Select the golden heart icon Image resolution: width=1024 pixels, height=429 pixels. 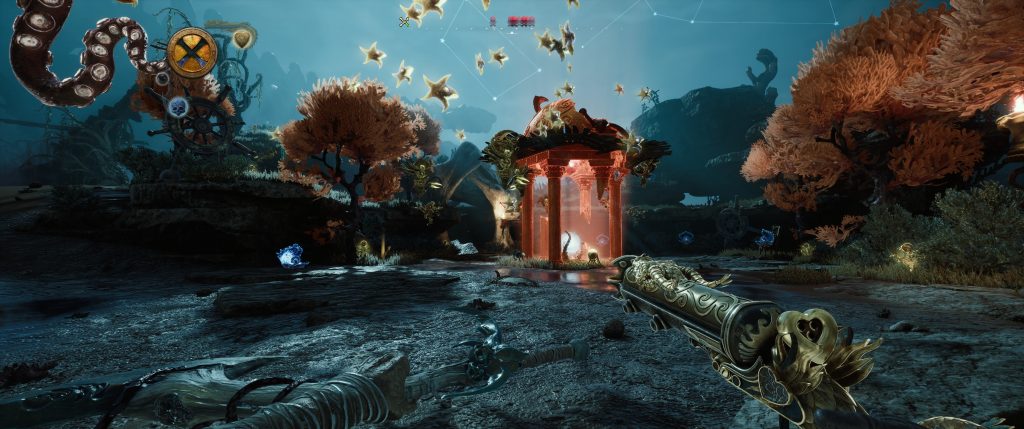(x=242, y=38)
